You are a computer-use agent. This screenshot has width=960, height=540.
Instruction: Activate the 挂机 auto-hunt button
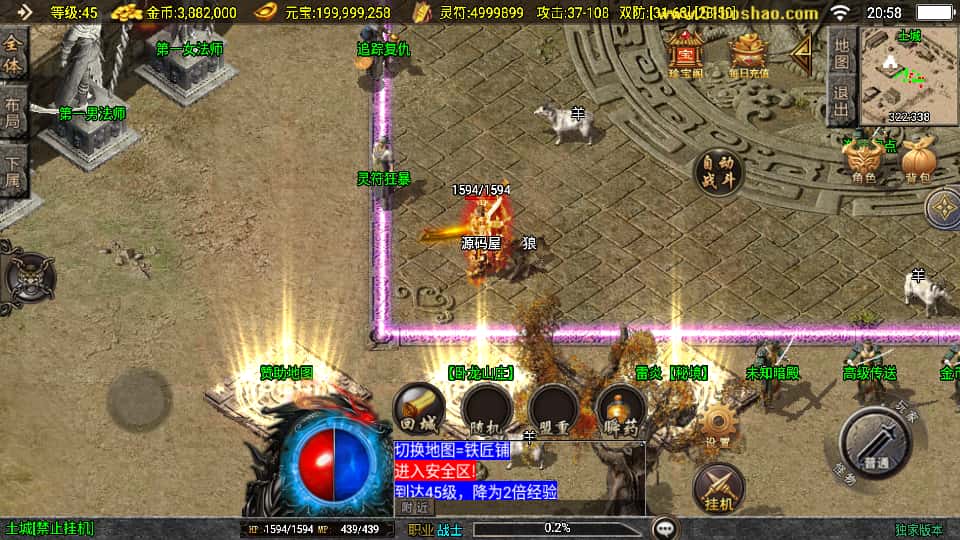coord(718,486)
